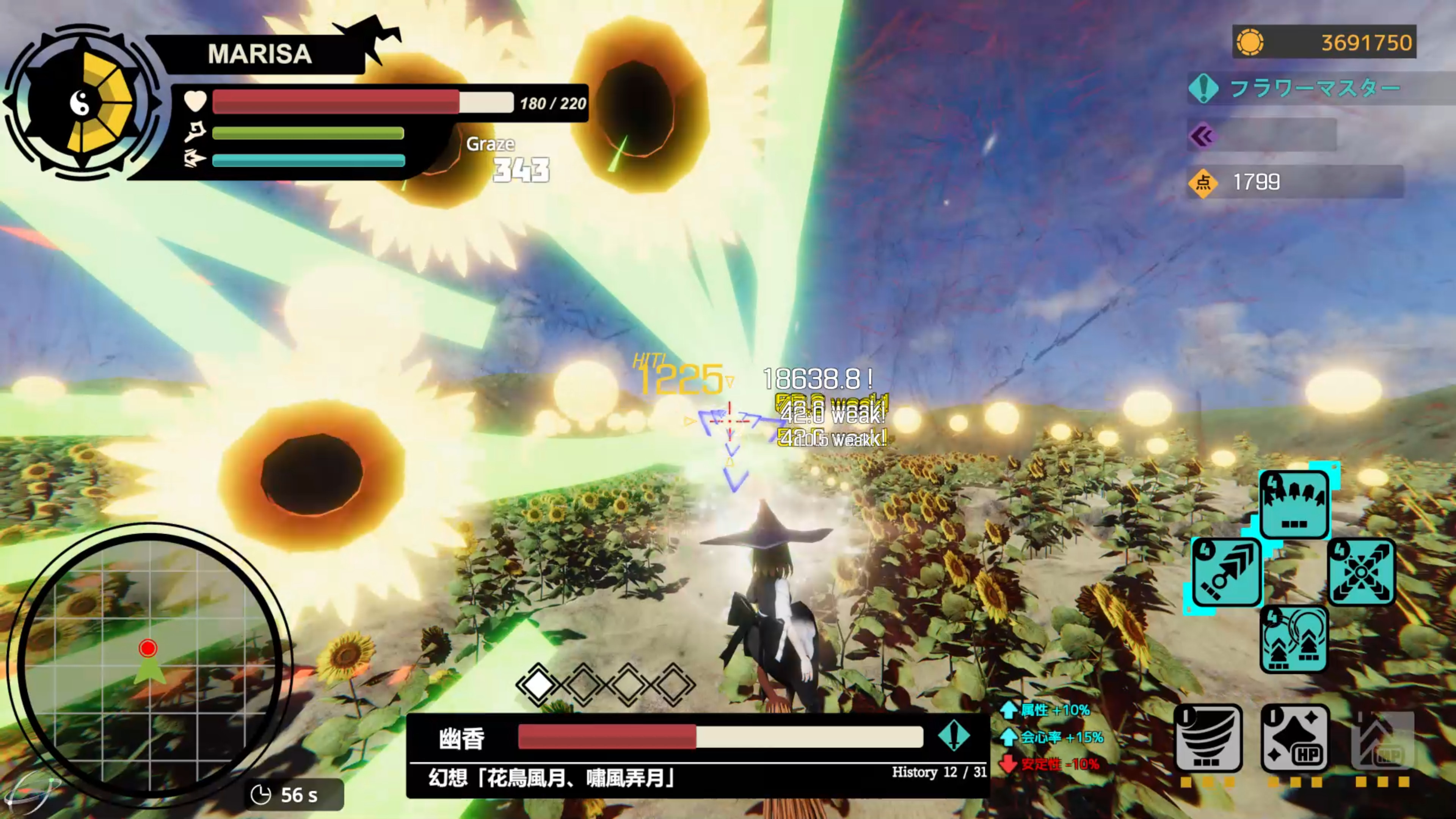Click the History 12 / 31 counter
This screenshot has width=1456, height=819.
tap(938, 772)
